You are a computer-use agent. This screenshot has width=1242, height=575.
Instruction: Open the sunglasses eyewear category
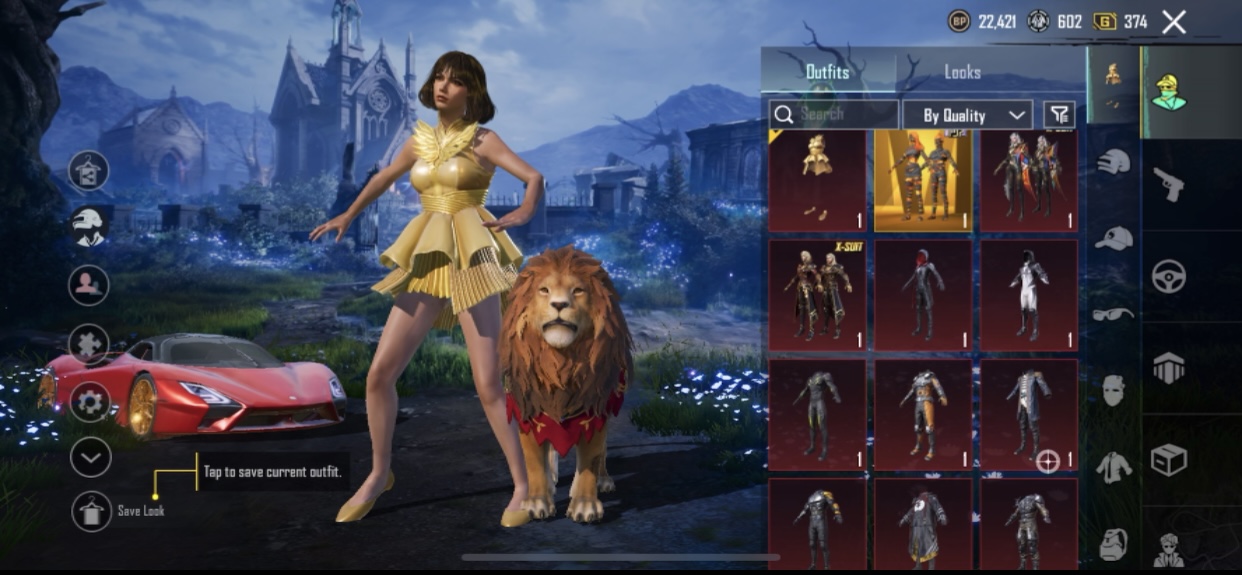point(1113,314)
